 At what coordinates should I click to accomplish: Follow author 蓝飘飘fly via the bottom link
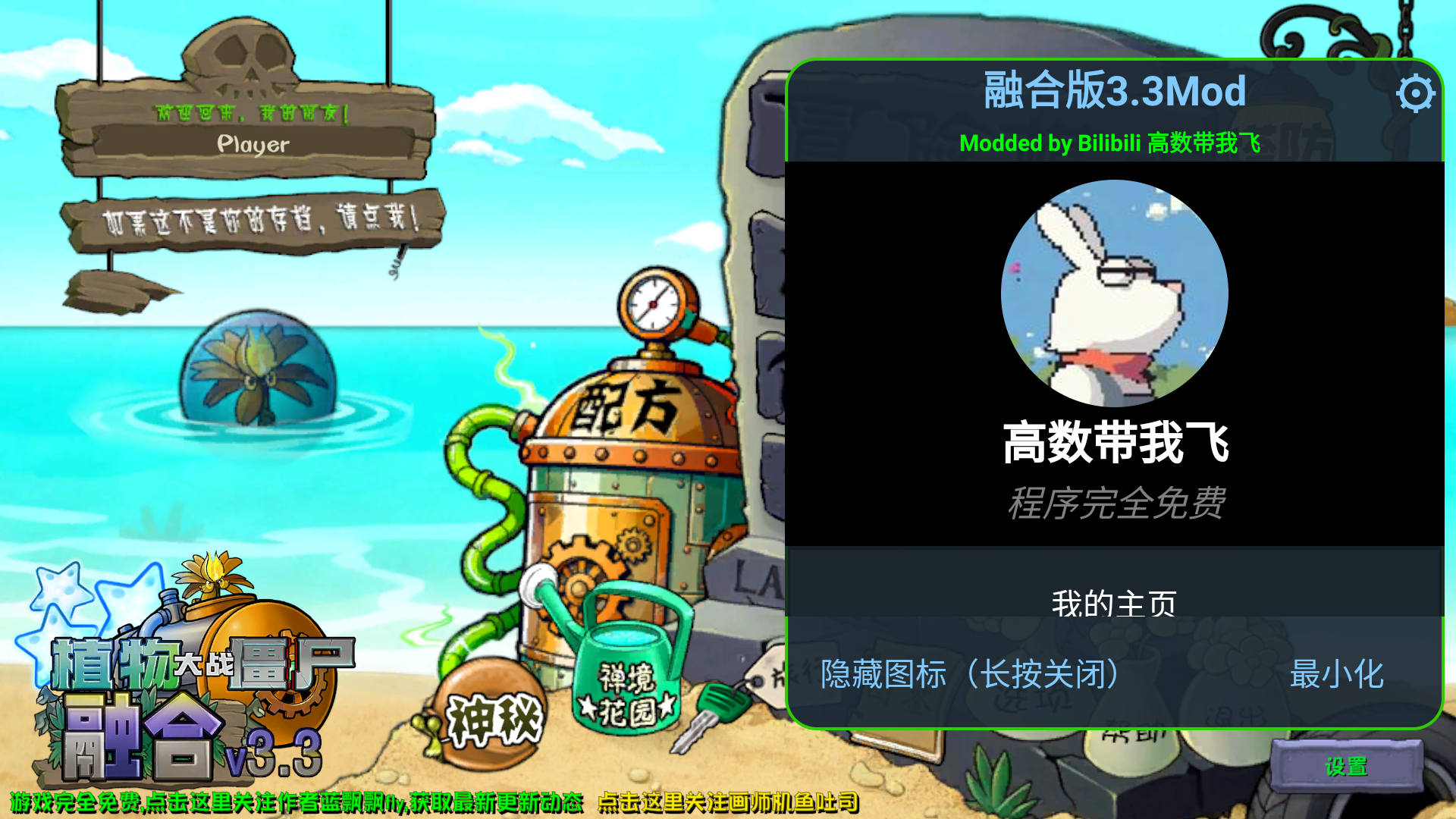click(296, 800)
